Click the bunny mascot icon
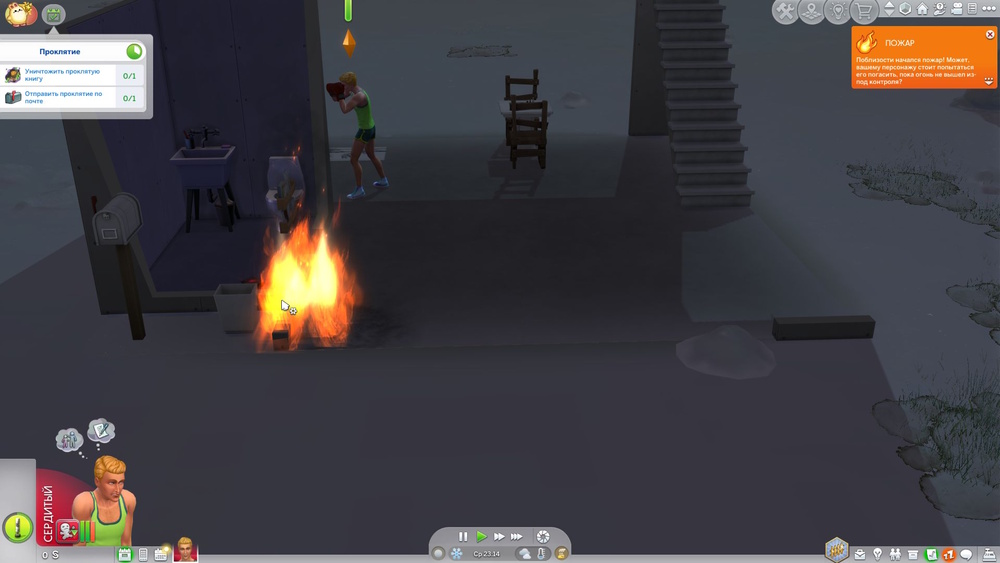 click(19, 14)
